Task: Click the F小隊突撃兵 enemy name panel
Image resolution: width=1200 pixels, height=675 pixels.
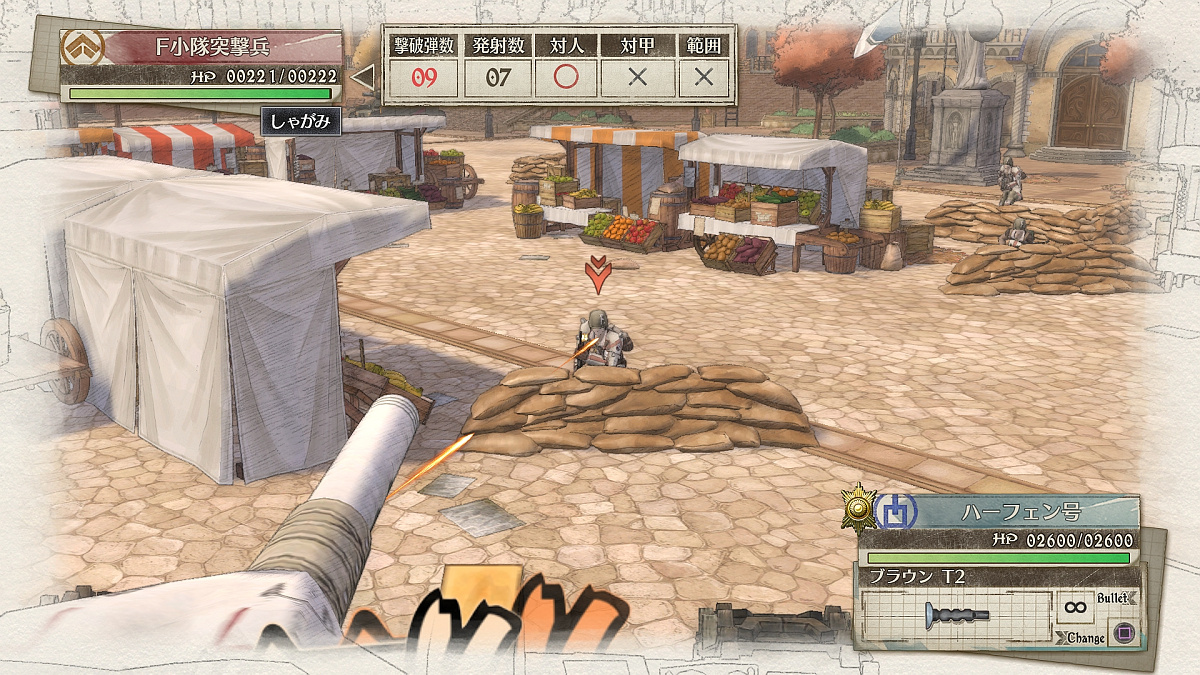Action: 214,45
